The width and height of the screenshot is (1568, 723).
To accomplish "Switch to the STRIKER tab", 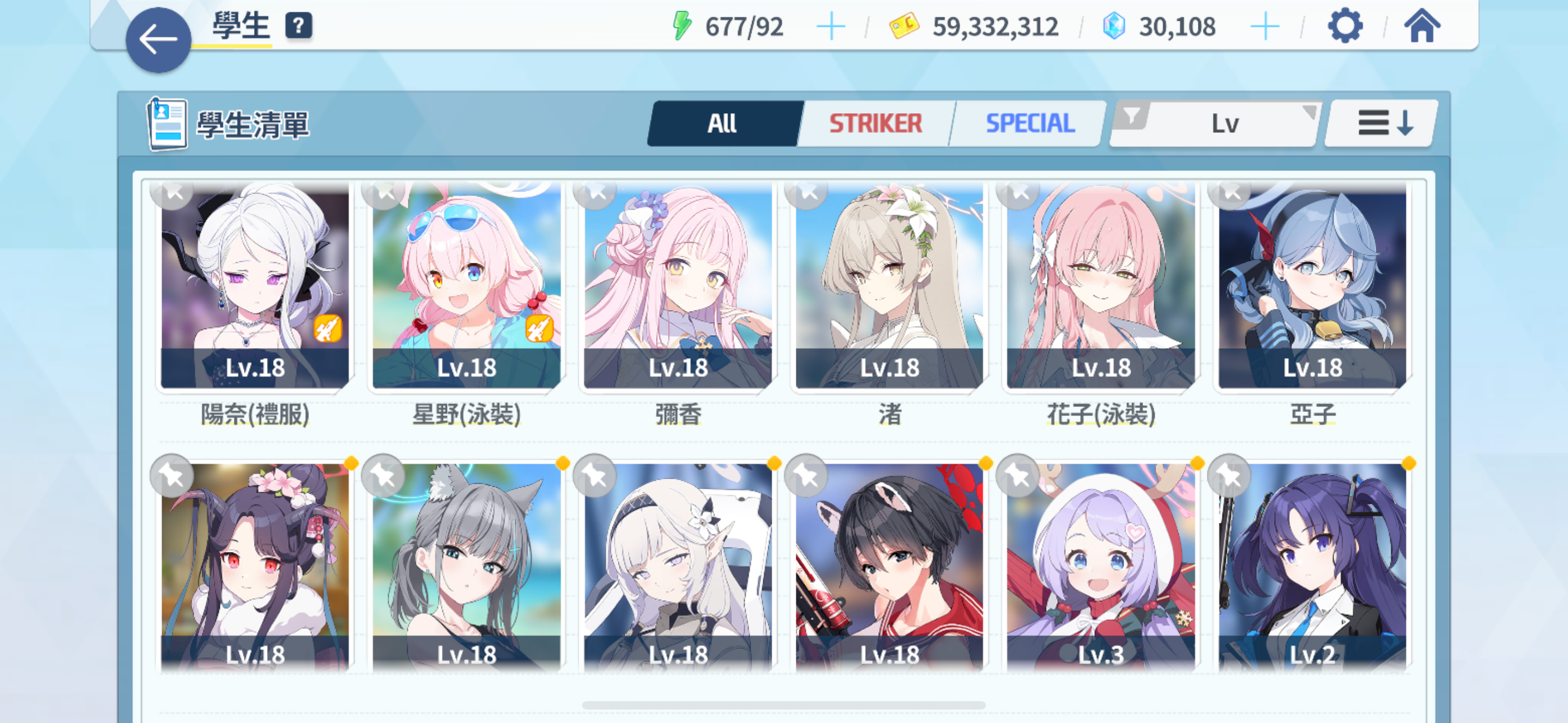I will [875, 122].
